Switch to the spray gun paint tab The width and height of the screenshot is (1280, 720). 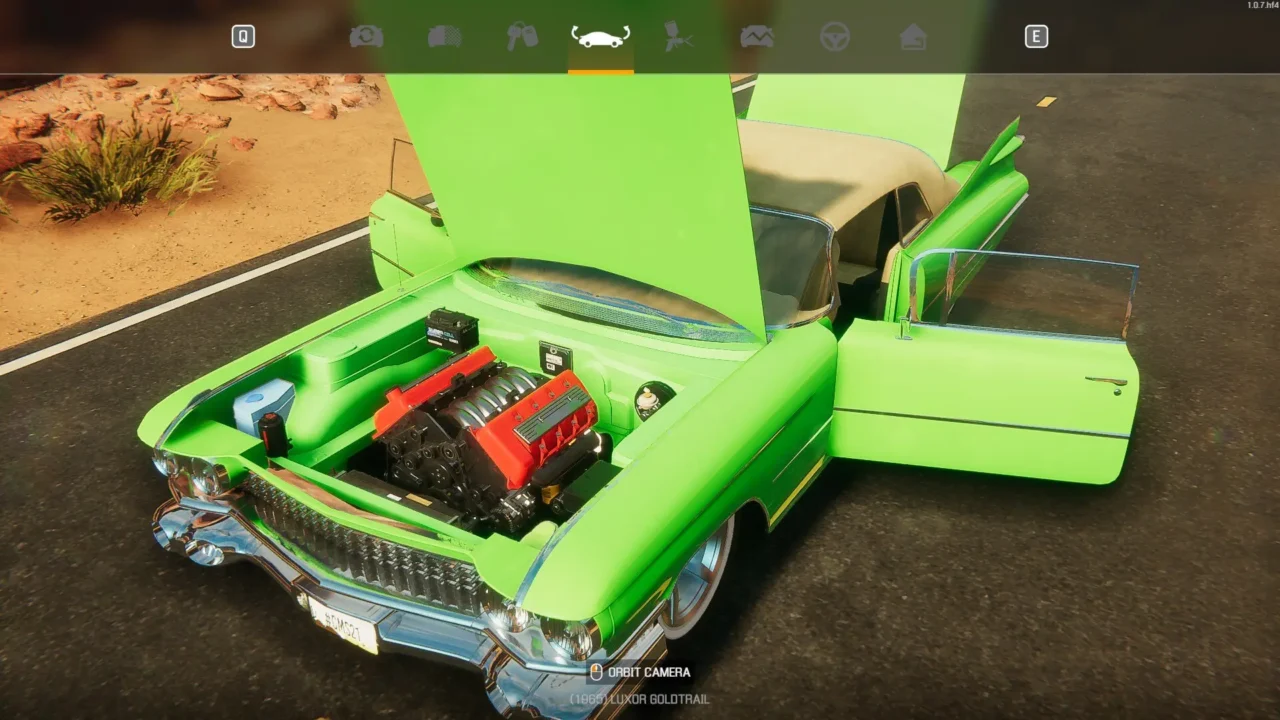pos(678,37)
